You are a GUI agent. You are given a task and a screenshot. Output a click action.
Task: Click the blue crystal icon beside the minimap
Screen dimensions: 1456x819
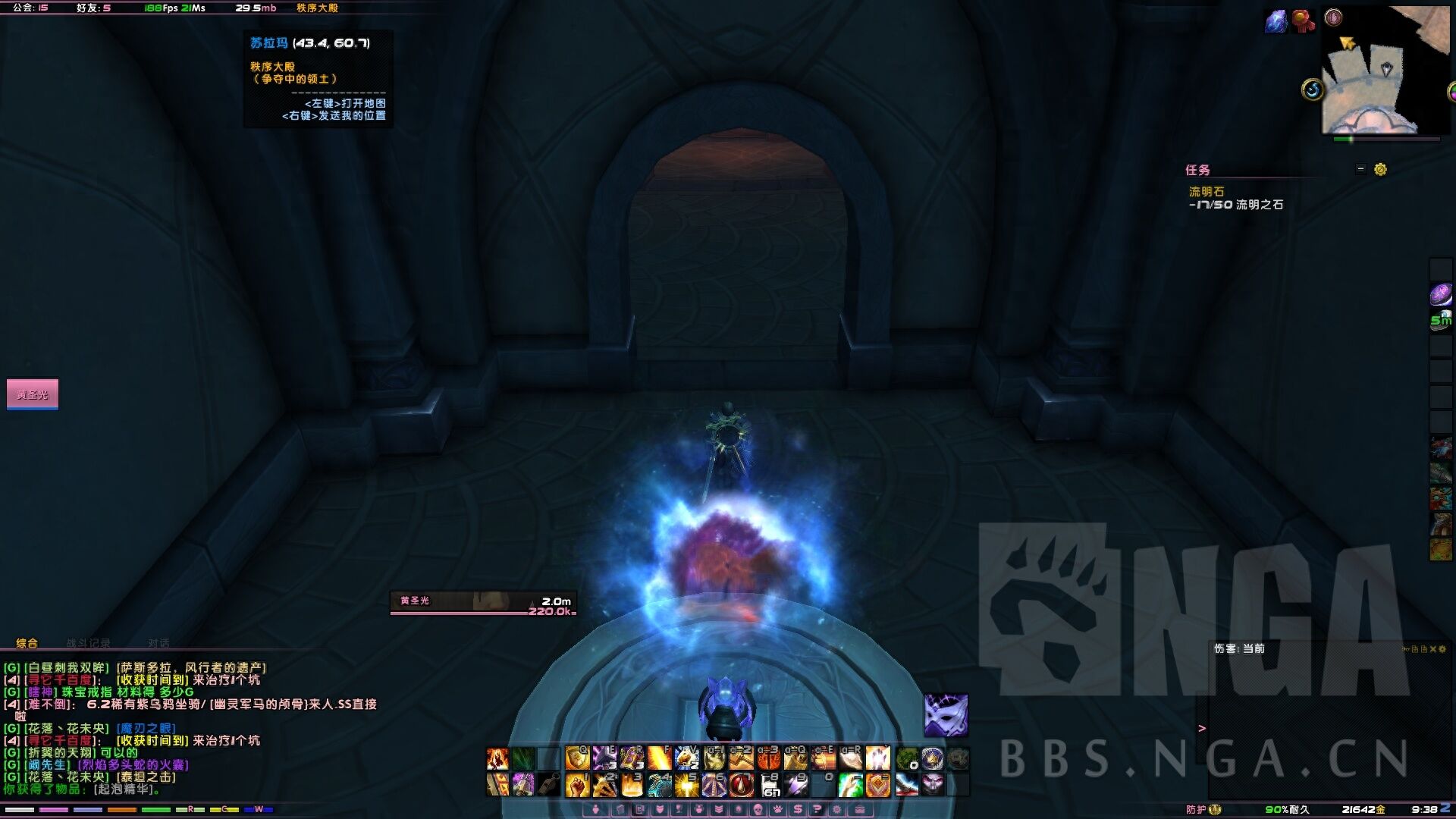1276,20
